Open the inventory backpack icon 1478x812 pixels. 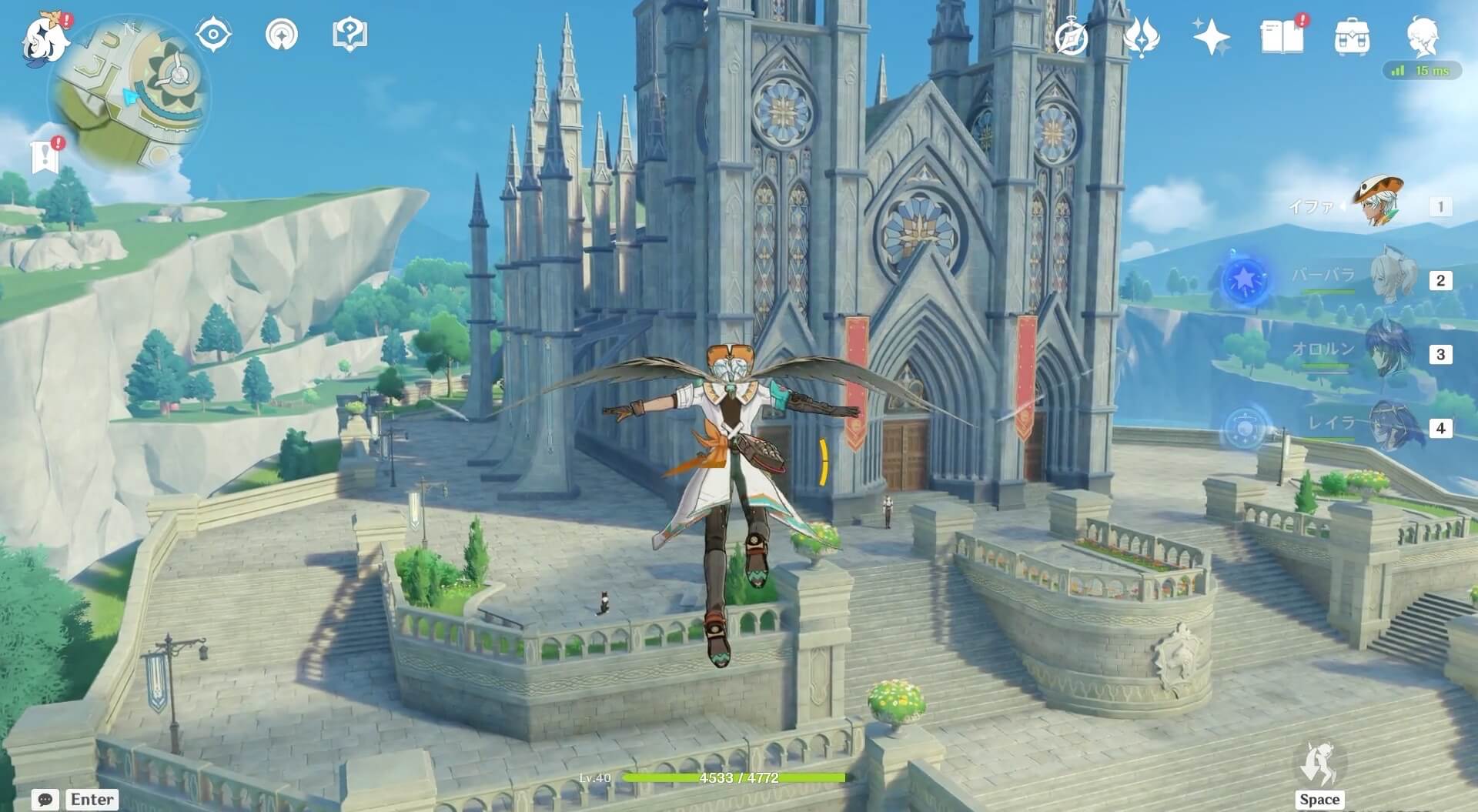[x=1352, y=37]
